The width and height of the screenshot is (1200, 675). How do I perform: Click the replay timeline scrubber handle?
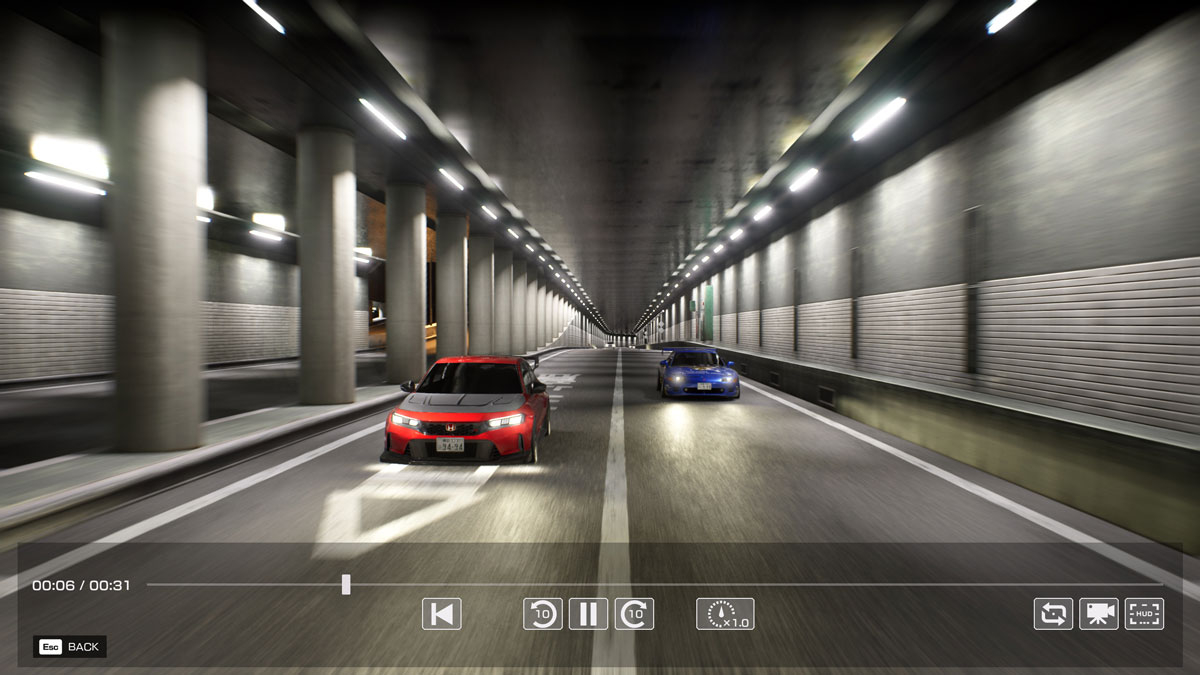tap(346, 584)
